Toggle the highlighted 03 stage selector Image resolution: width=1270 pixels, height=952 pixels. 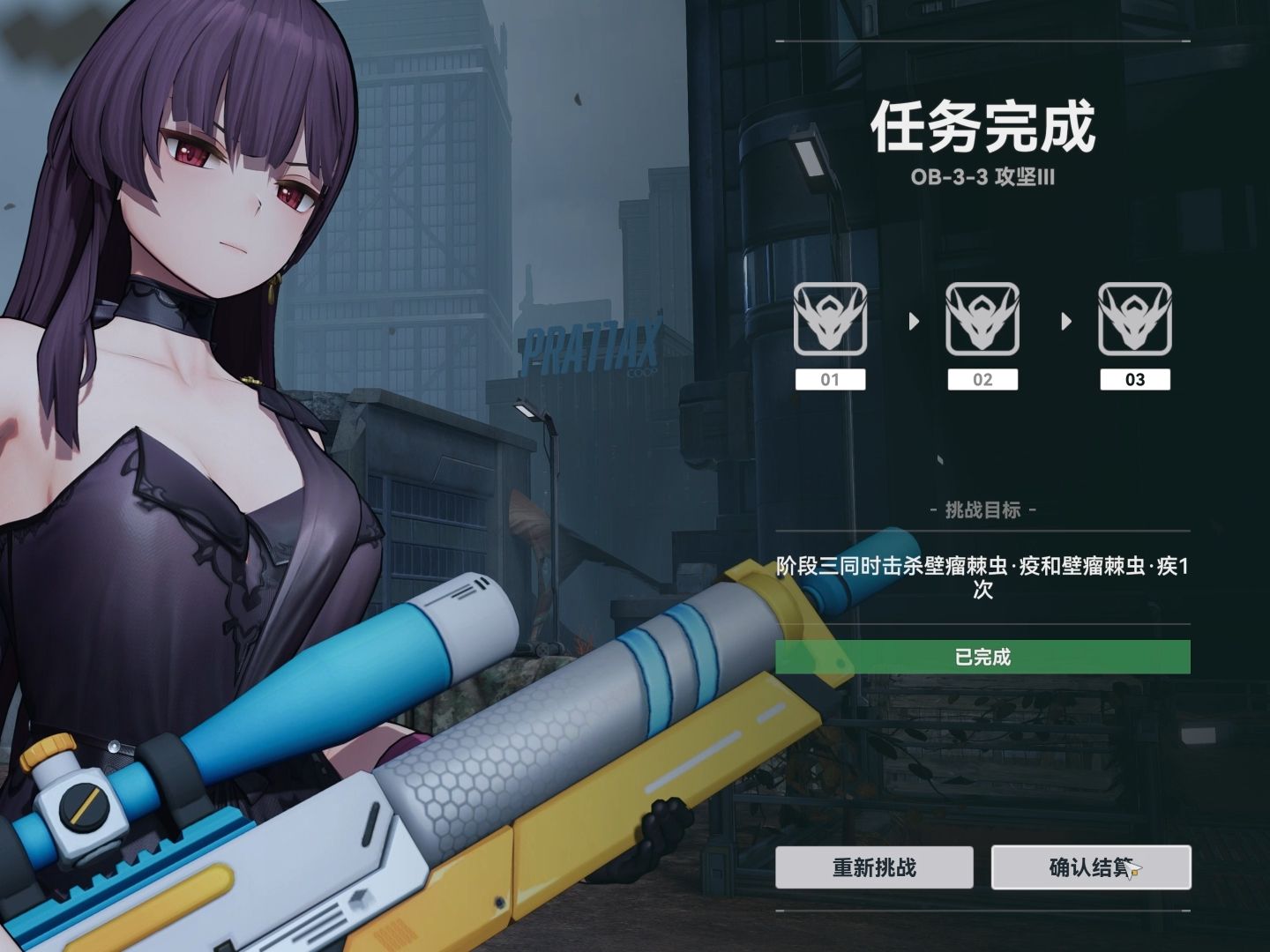(1135, 381)
